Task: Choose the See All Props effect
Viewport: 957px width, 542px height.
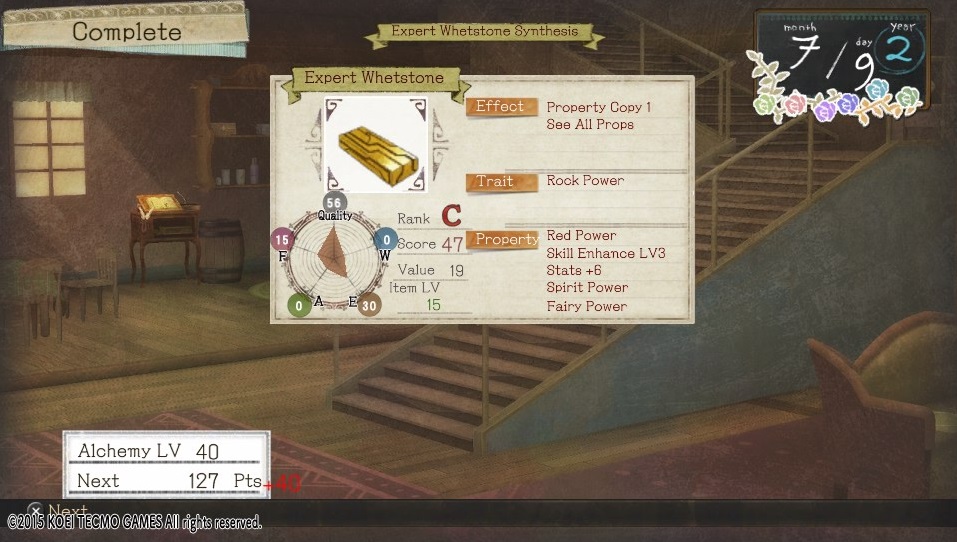Action: 590,125
